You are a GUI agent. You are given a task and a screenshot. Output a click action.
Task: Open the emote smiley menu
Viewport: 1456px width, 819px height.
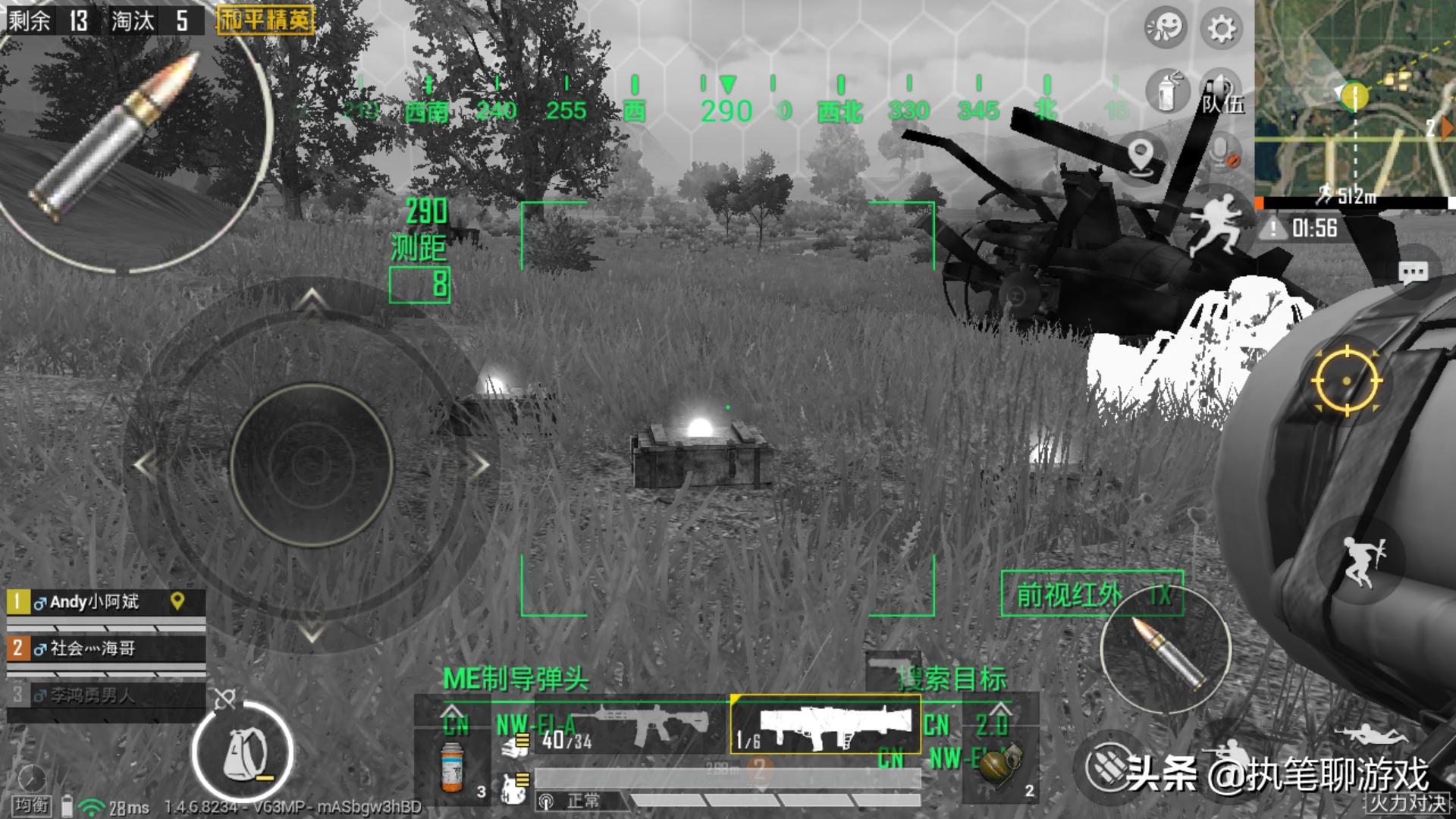pos(1165,28)
